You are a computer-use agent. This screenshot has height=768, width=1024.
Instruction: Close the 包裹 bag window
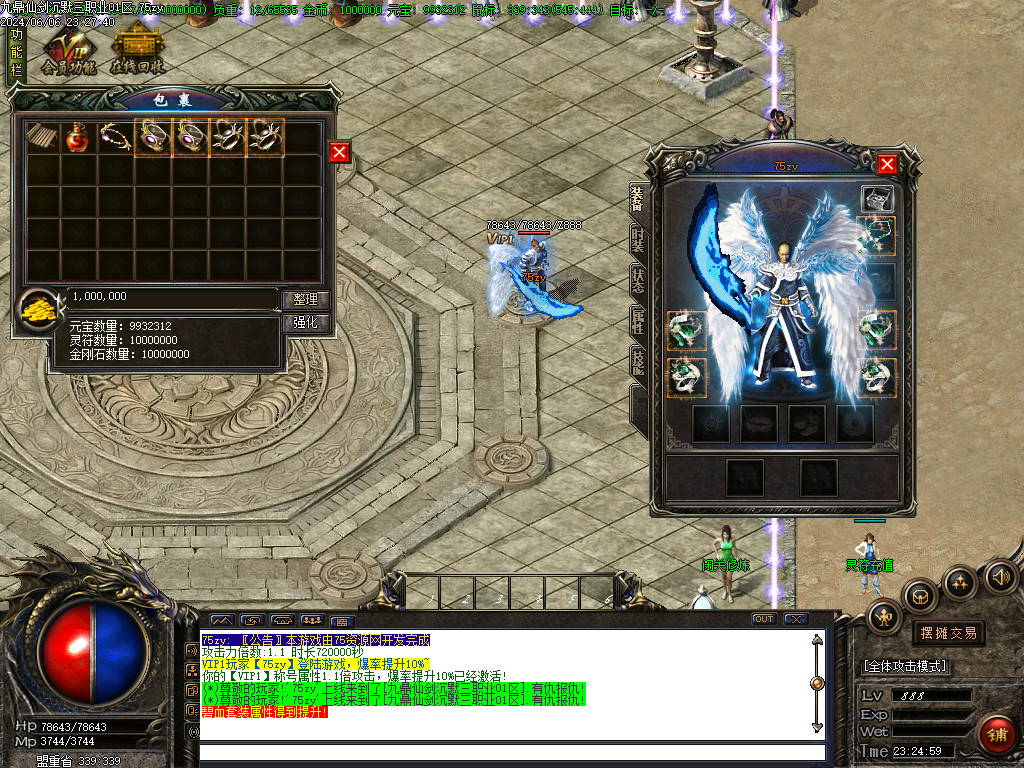[340, 151]
